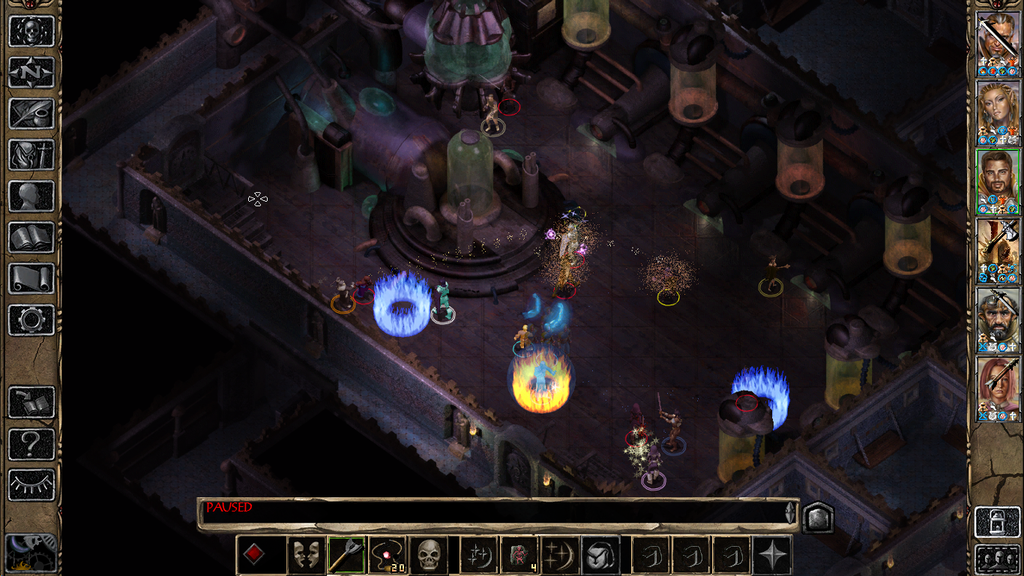Click the stone button beside the message log

pos(818,517)
